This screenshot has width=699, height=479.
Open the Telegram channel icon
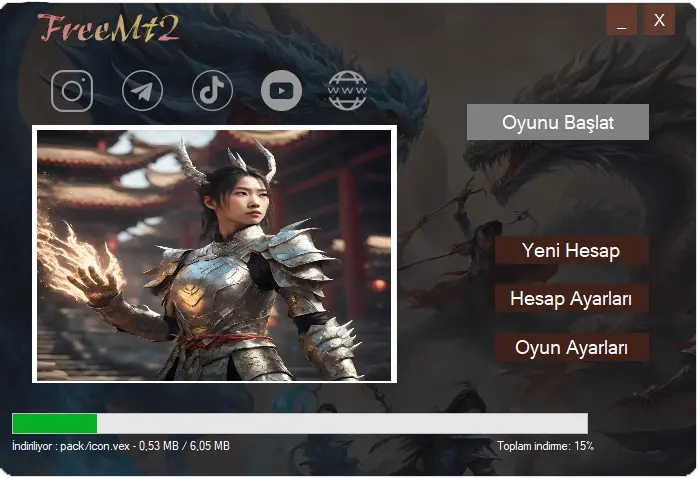(142, 91)
